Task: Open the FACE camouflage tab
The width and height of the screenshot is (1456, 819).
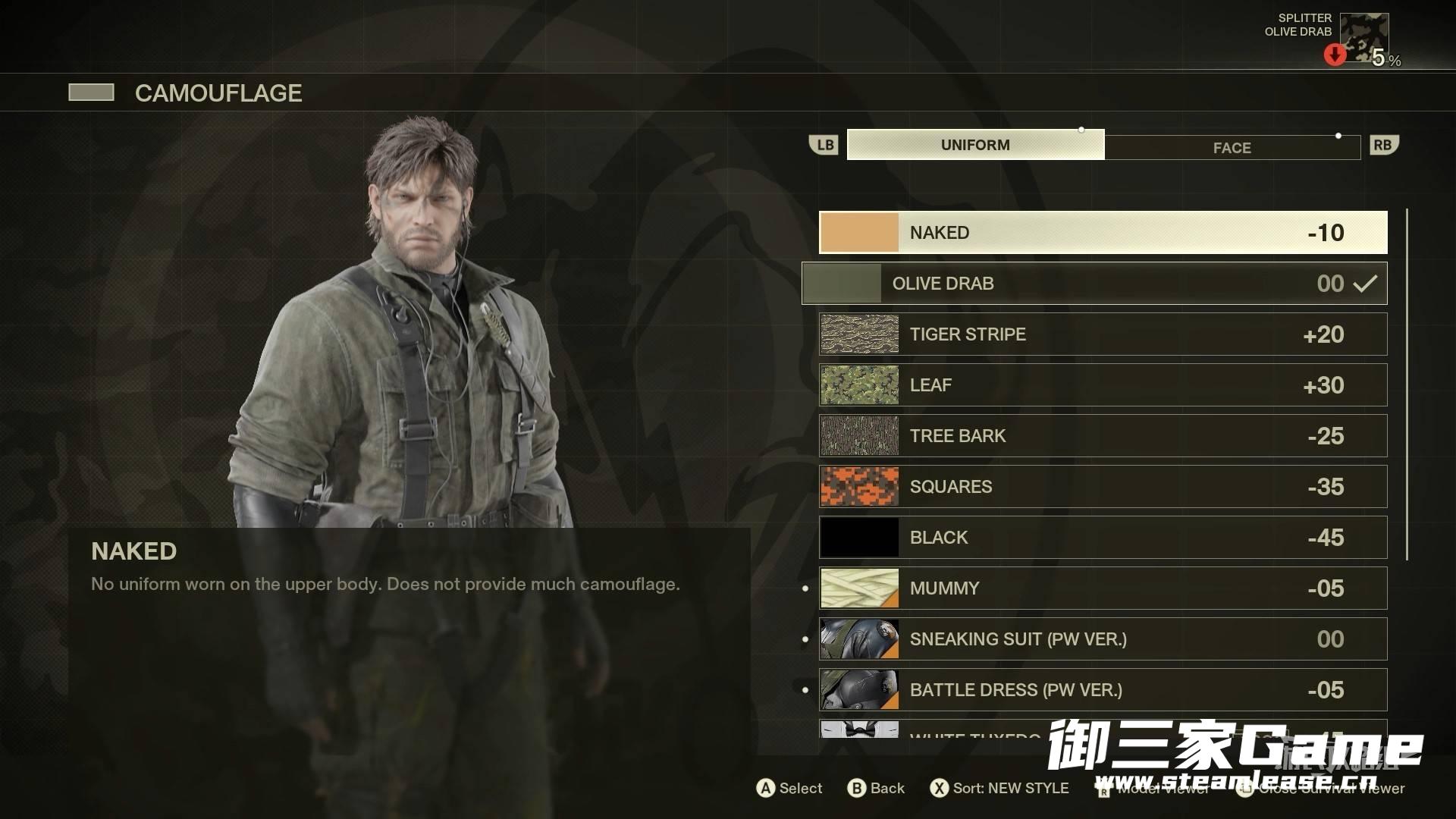Action: 1232,148
